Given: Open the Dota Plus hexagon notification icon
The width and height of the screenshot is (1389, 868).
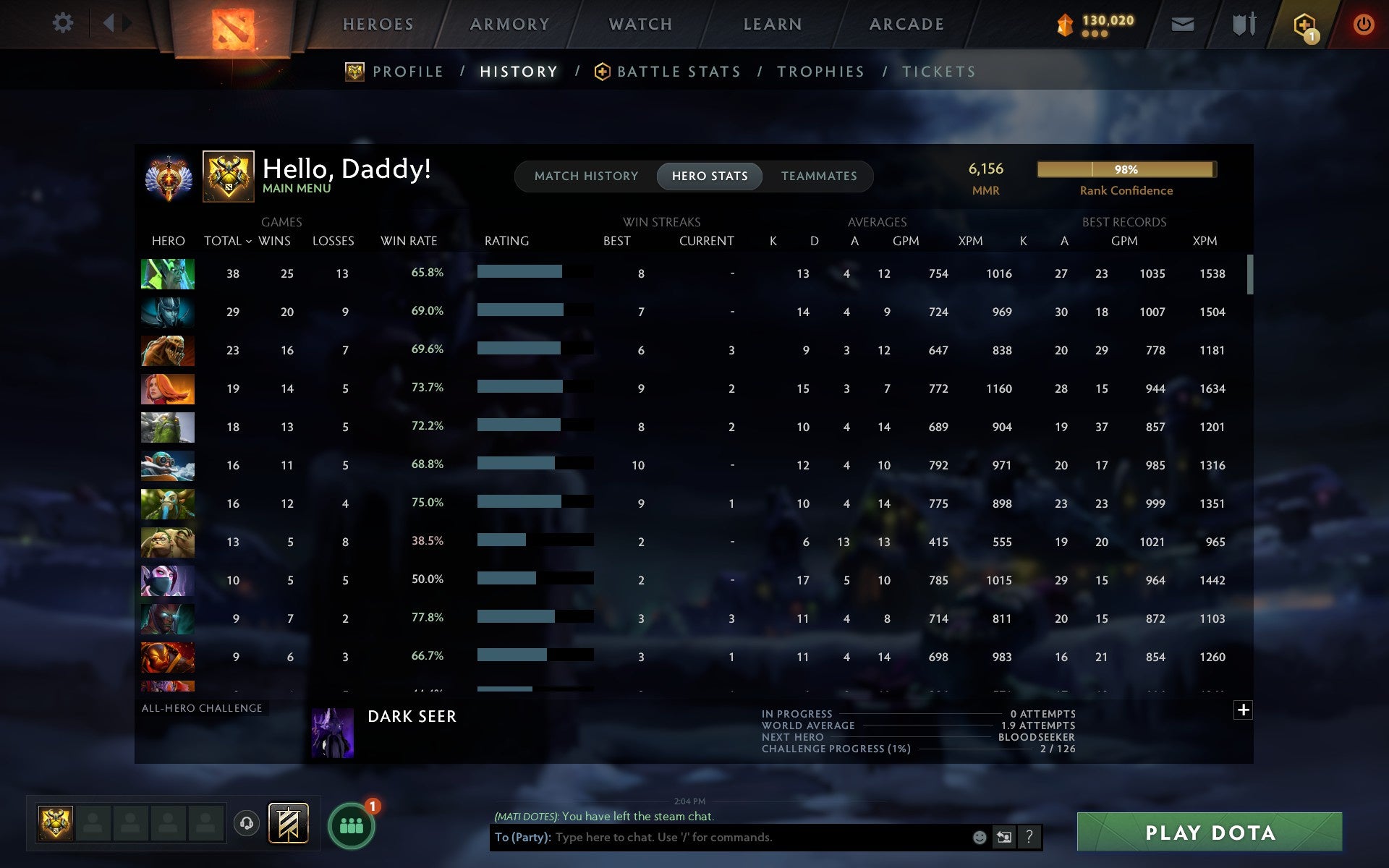Looking at the screenshot, I should (x=1302, y=23).
